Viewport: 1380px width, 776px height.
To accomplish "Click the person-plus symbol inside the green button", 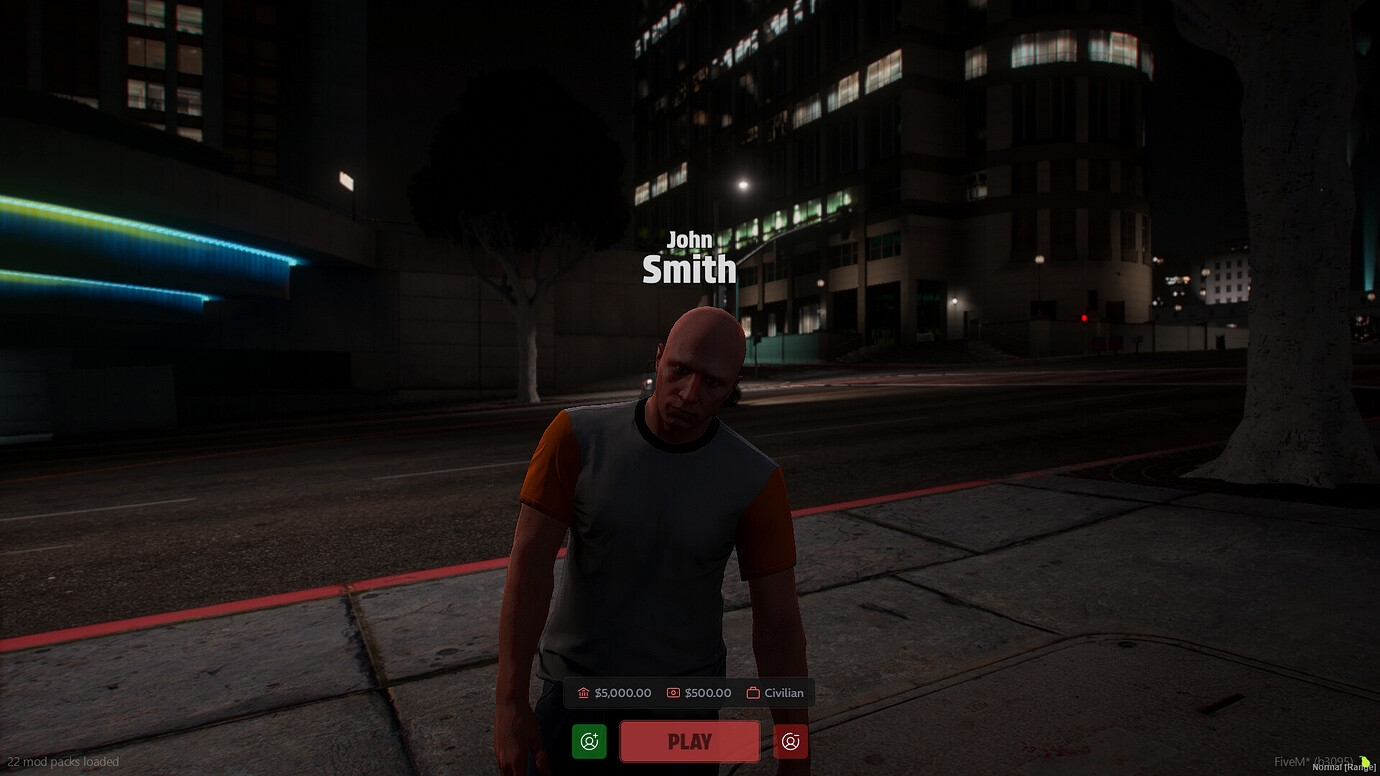I will pyautogui.click(x=589, y=741).
